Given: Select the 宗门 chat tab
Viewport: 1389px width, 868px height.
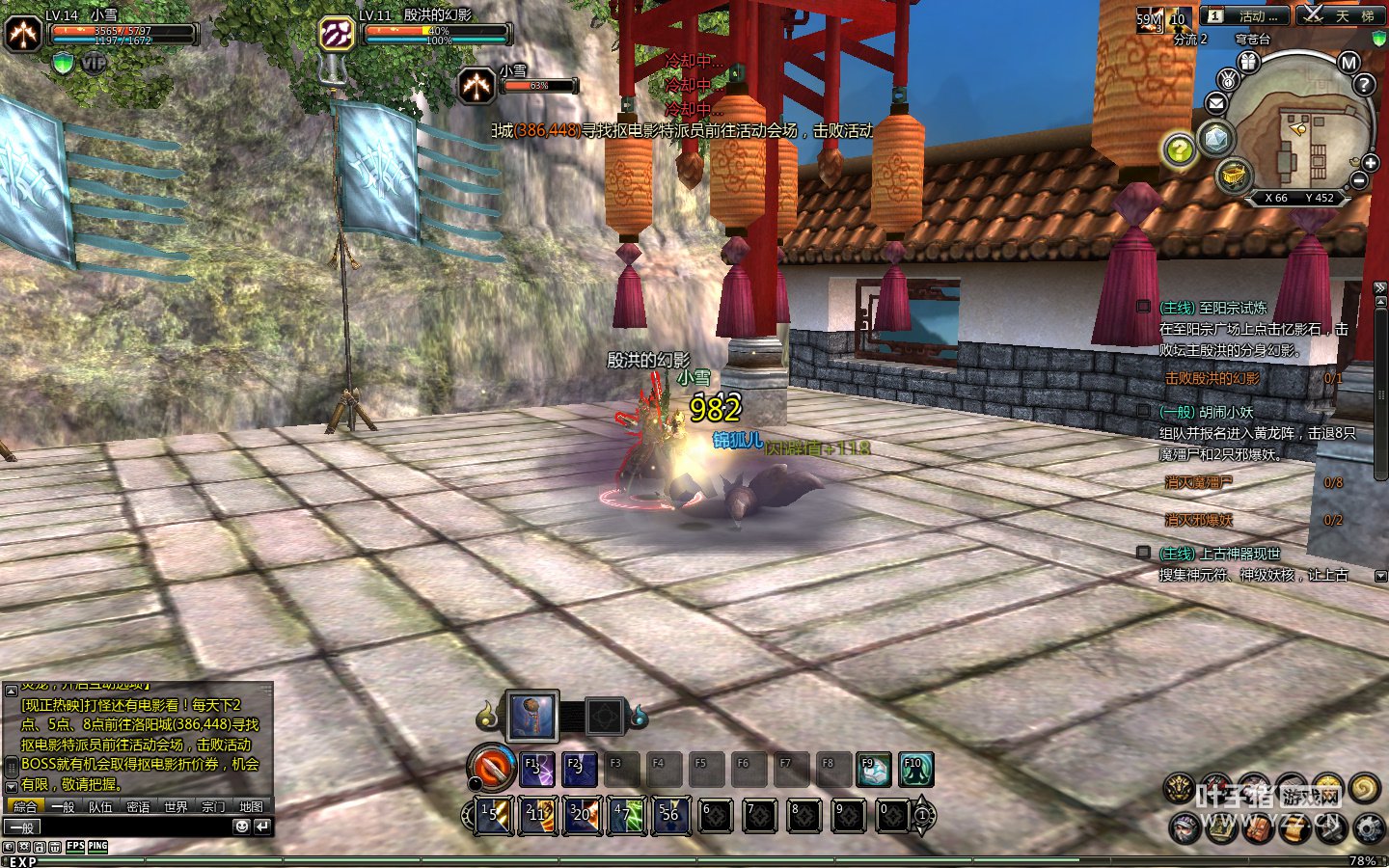Looking at the screenshot, I should click(213, 807).
